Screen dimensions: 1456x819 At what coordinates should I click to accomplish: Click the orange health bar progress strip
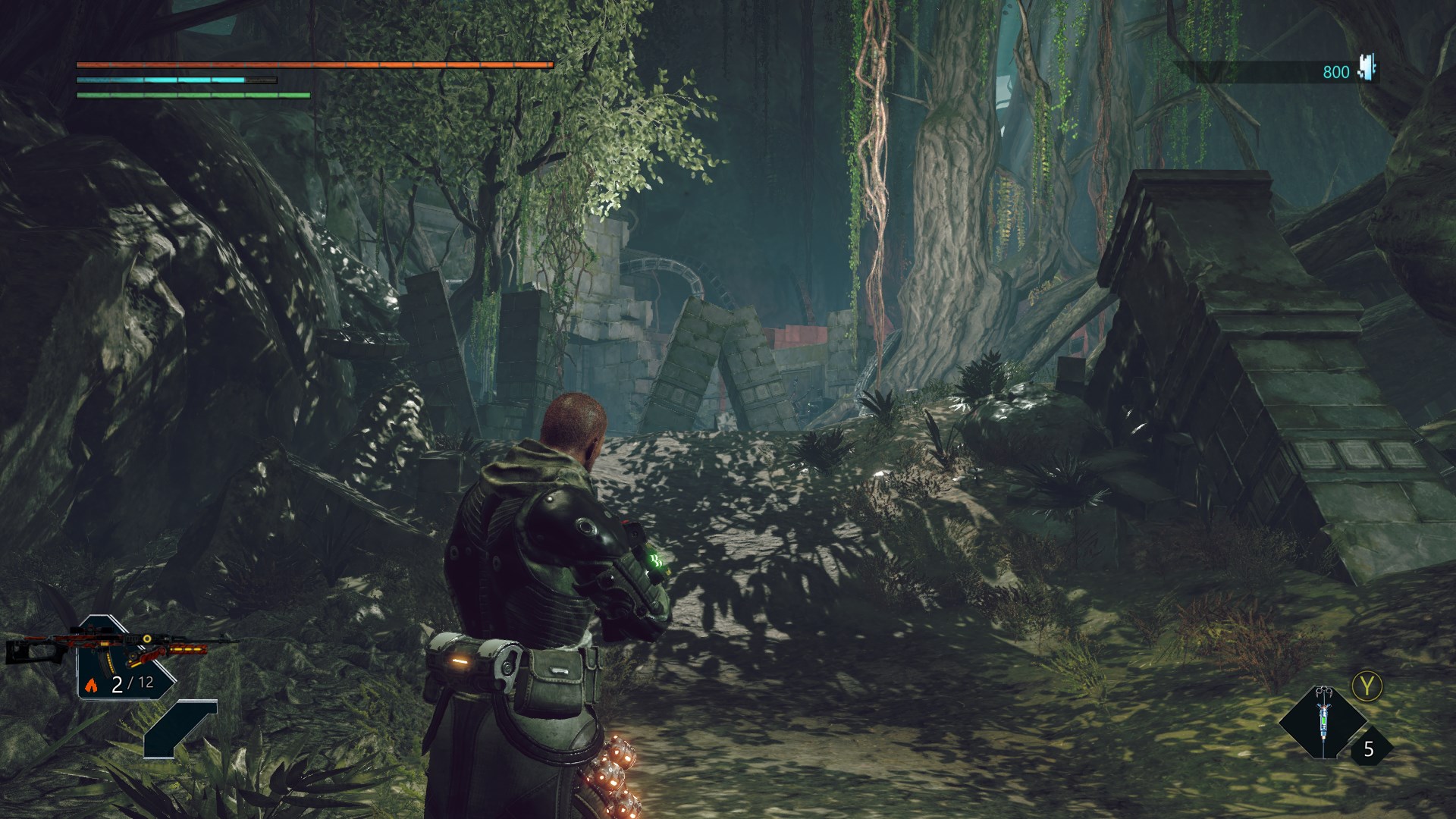(313, 67)
